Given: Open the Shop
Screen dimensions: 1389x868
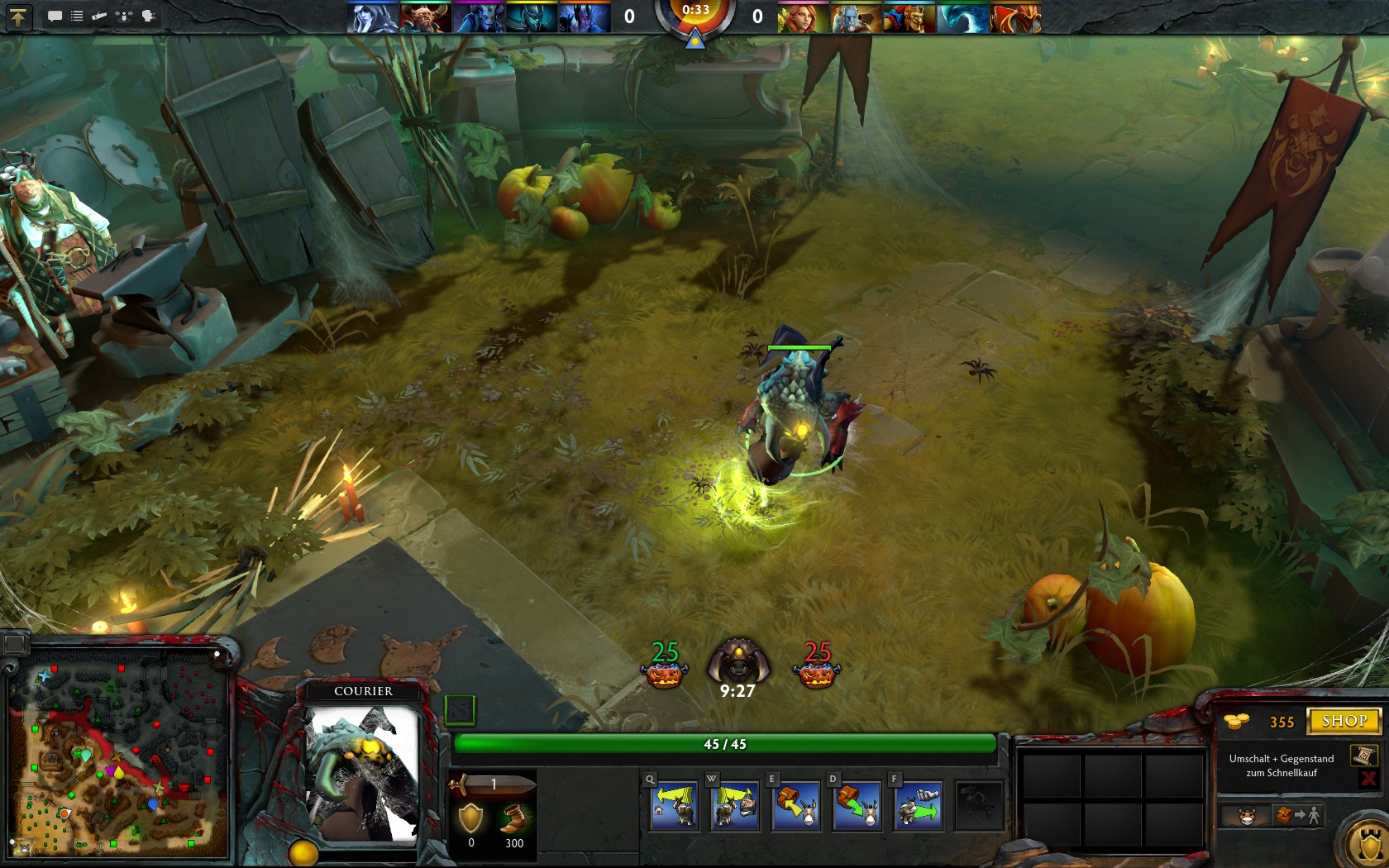Looking at the screenshot, I should (1344, 721).
